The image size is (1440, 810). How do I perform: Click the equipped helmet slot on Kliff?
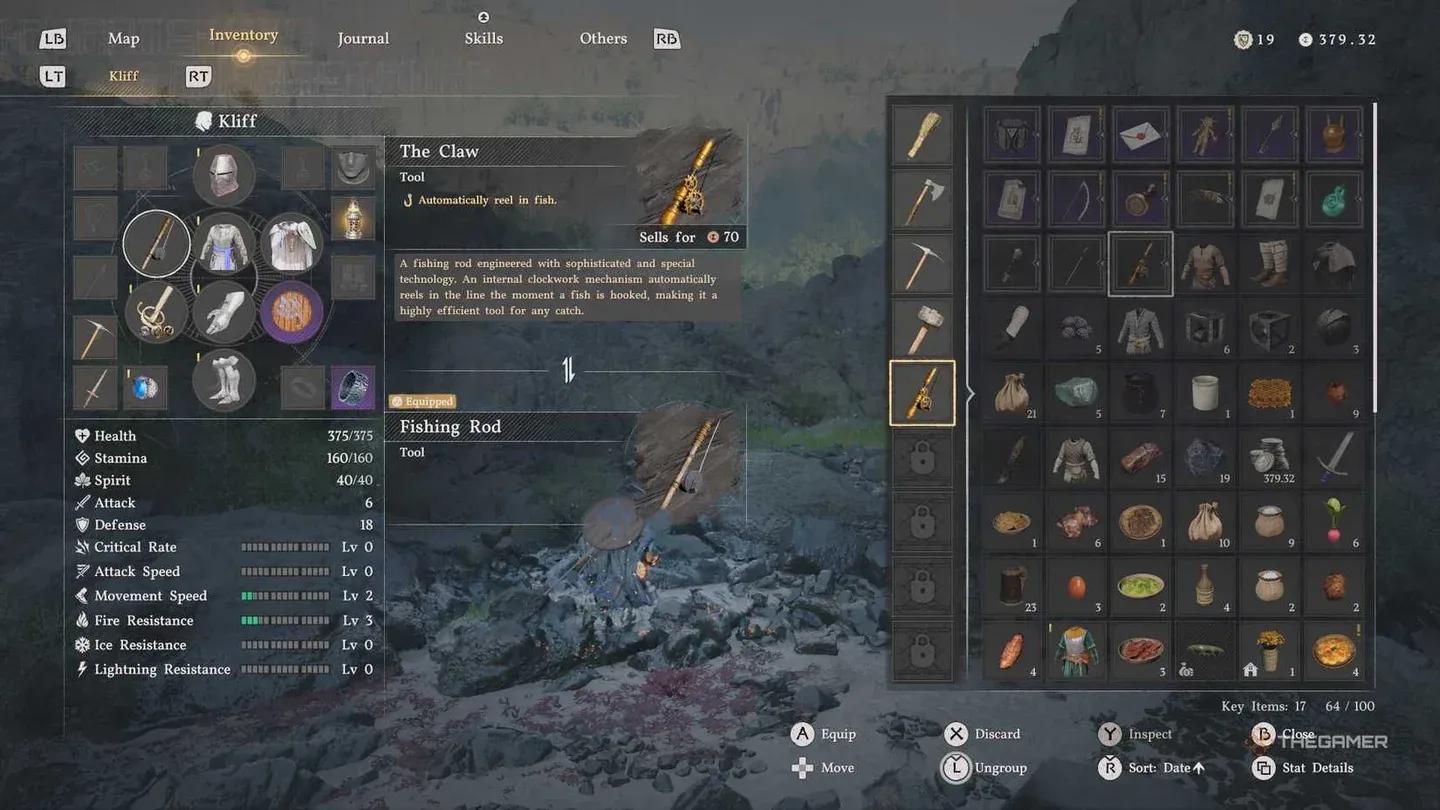click(x=223, y=175)
